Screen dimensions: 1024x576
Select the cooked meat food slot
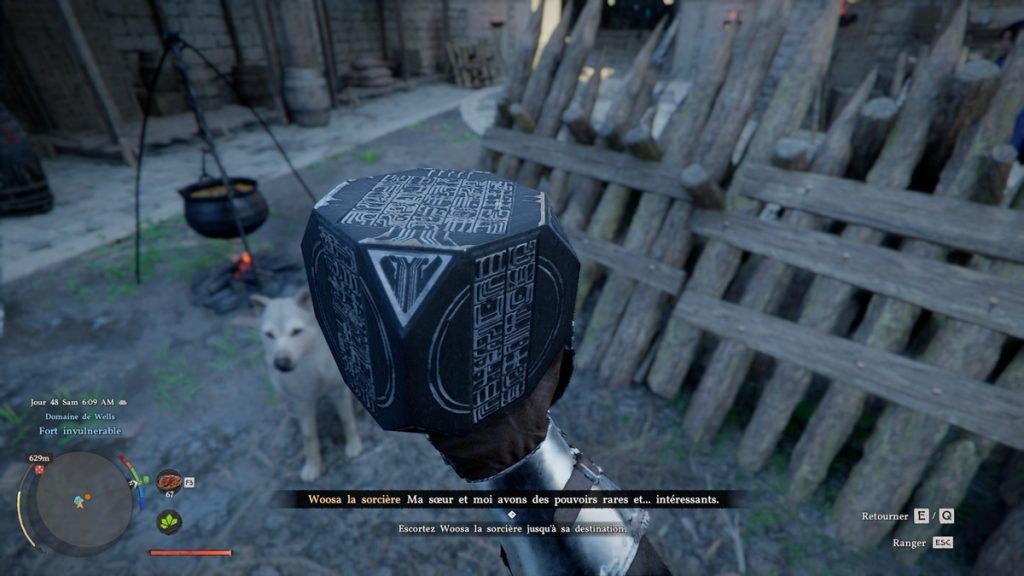point(169,482)
